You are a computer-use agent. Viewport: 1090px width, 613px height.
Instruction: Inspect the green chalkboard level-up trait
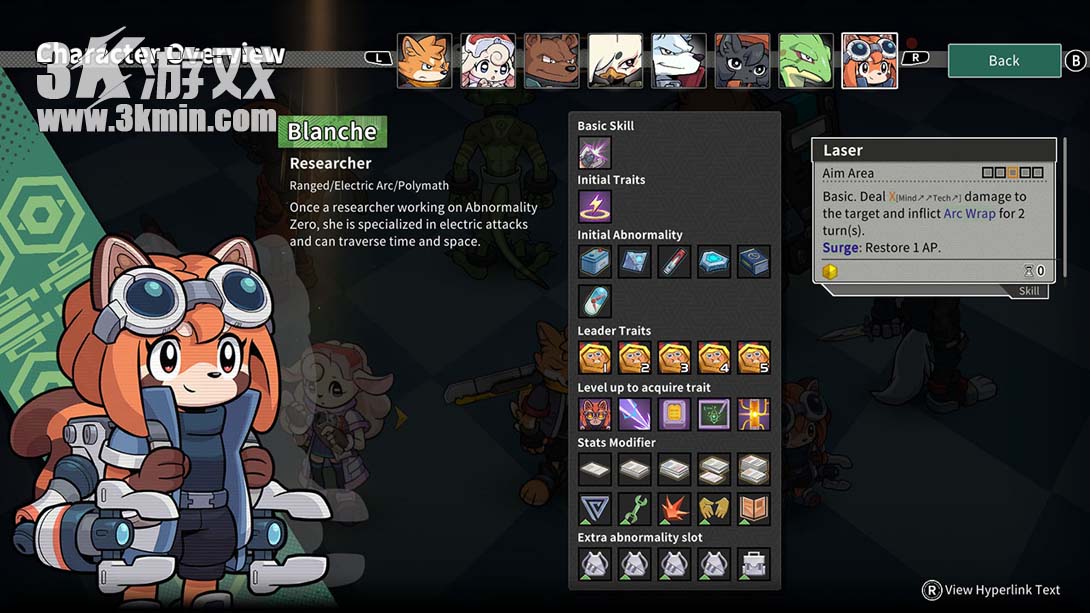click(x=713, y=413)
